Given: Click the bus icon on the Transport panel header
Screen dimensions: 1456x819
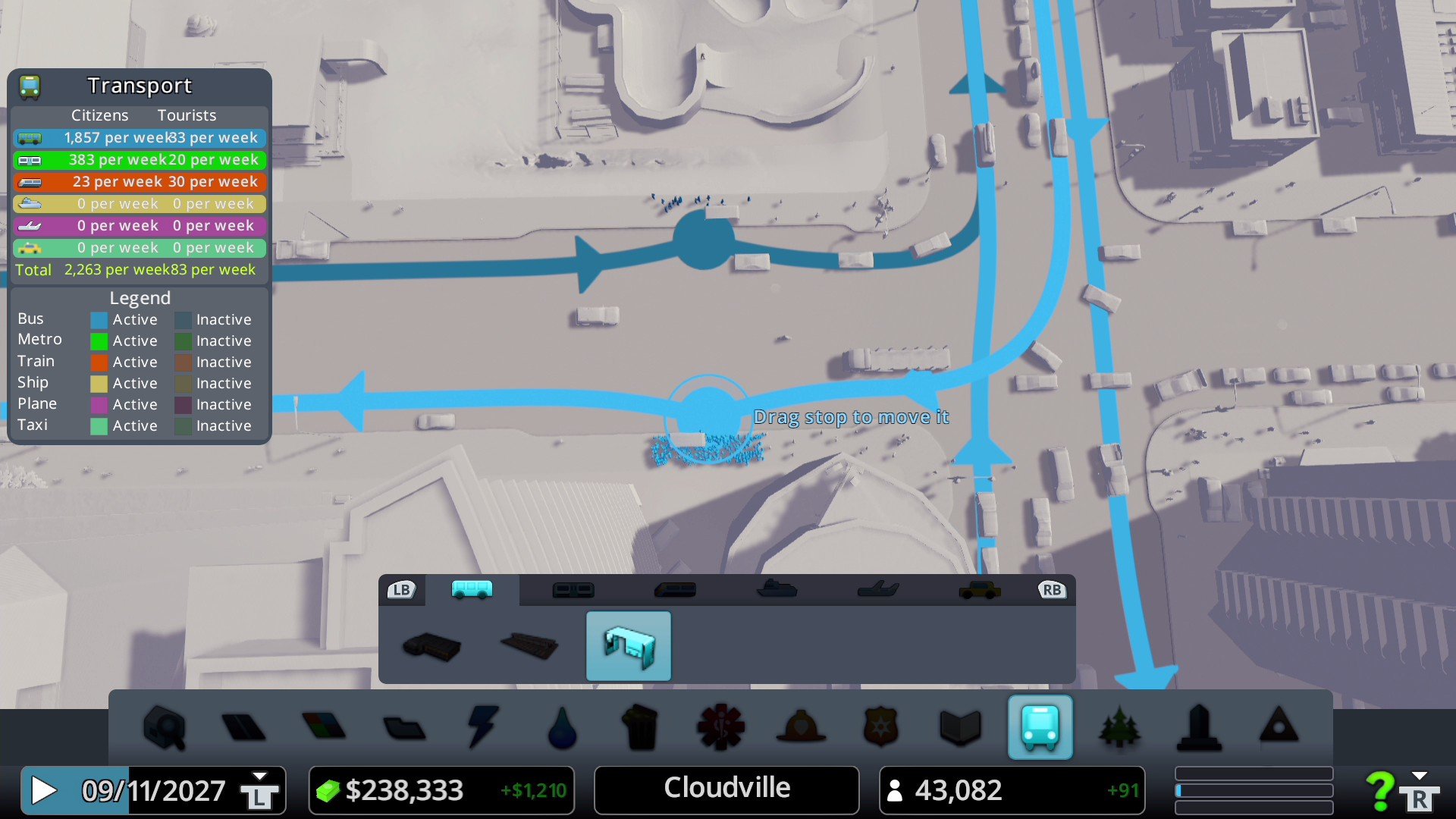Looking at the screenshot, I should 29,86.
